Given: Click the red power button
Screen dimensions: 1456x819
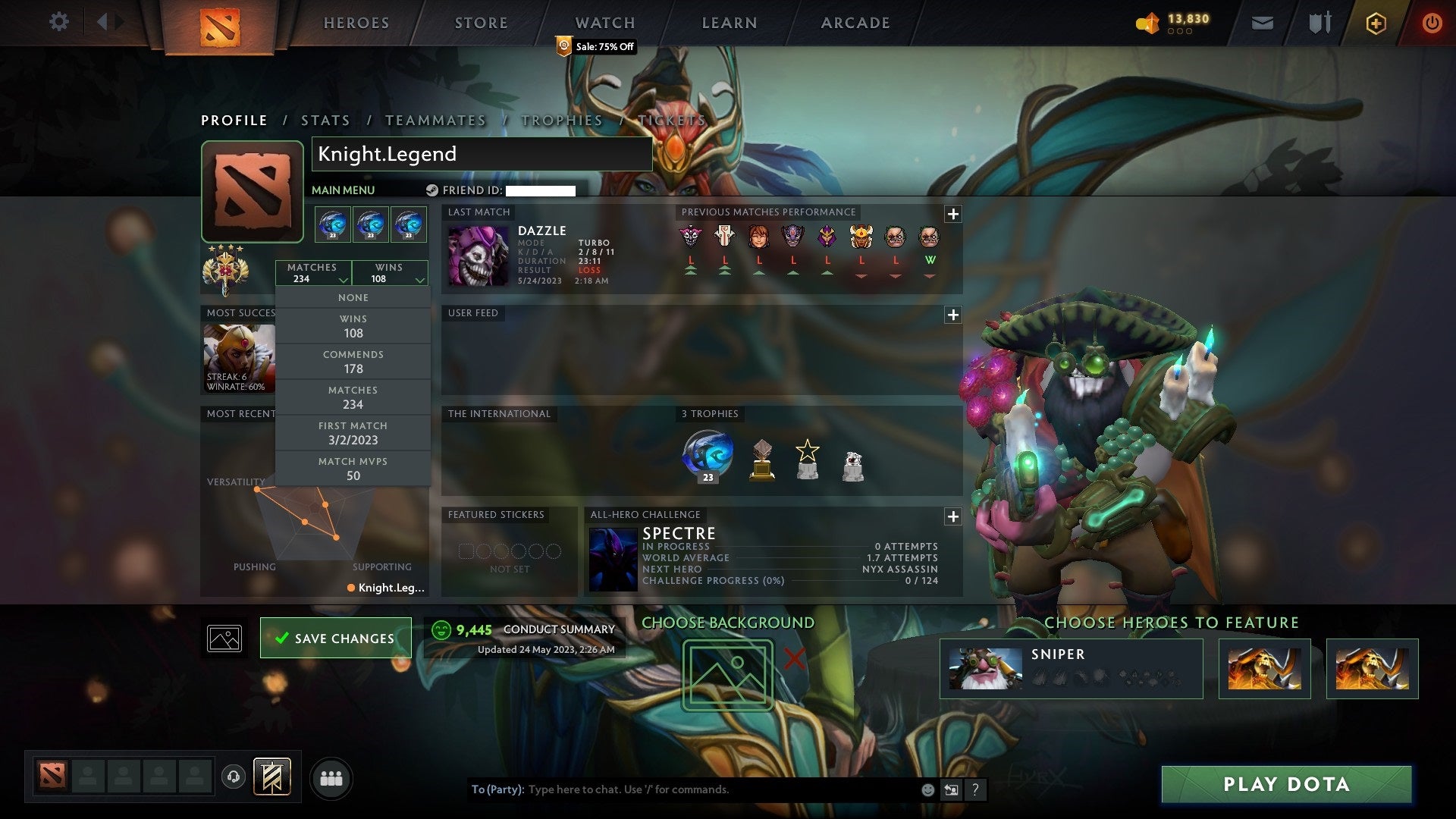Looking at the screenshot, I should pos(1433,23).
